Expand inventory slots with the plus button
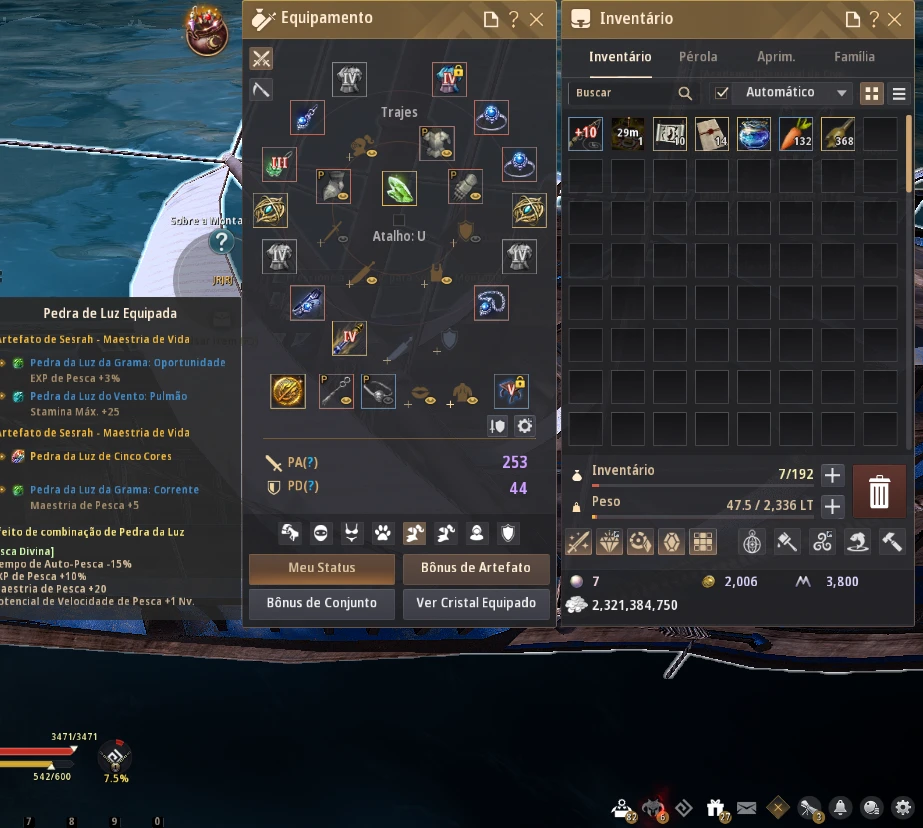This screenshot has width=923, height=828. (832, 476)
